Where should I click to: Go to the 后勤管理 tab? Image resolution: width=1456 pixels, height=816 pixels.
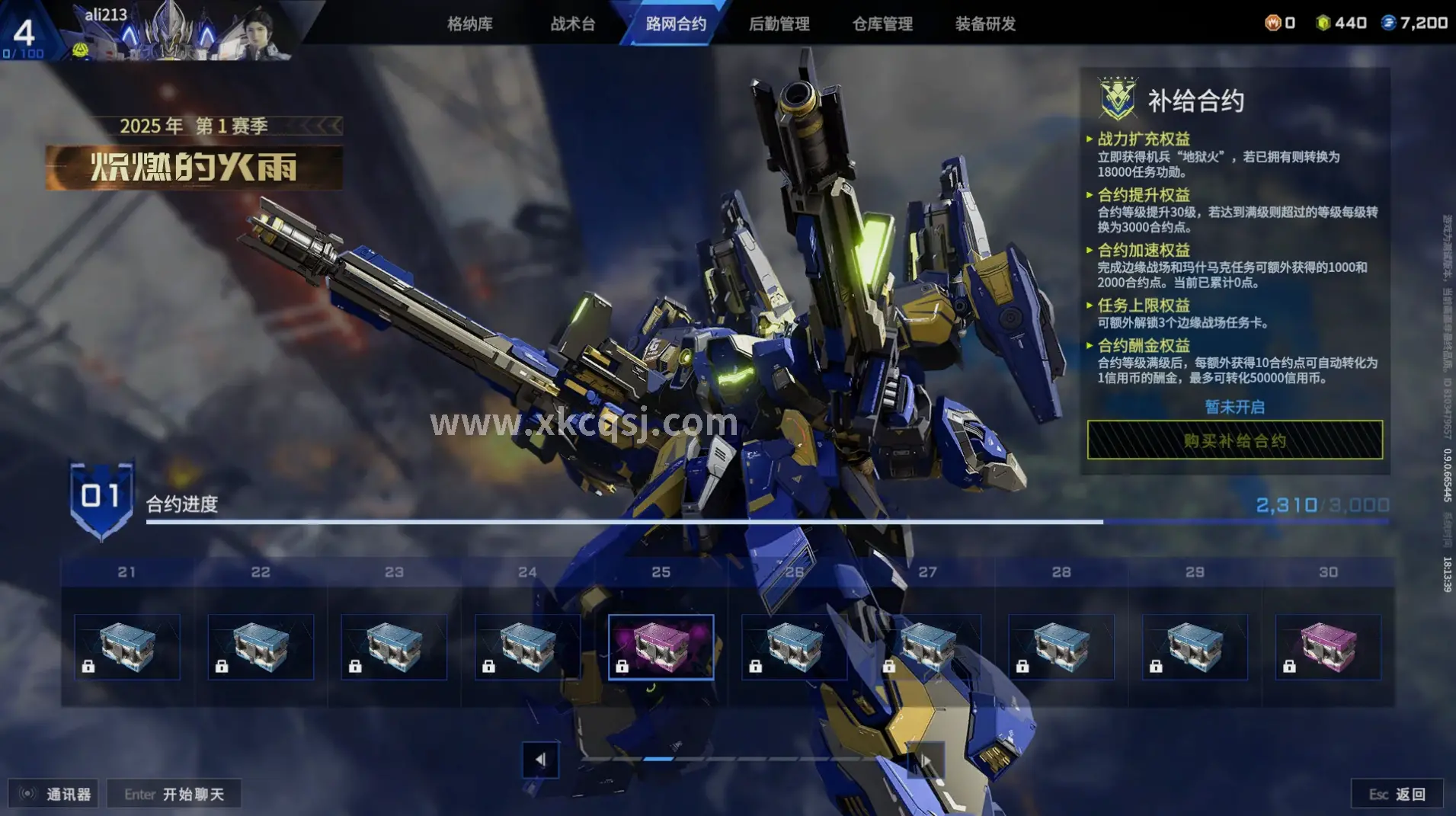pos(779,24)
